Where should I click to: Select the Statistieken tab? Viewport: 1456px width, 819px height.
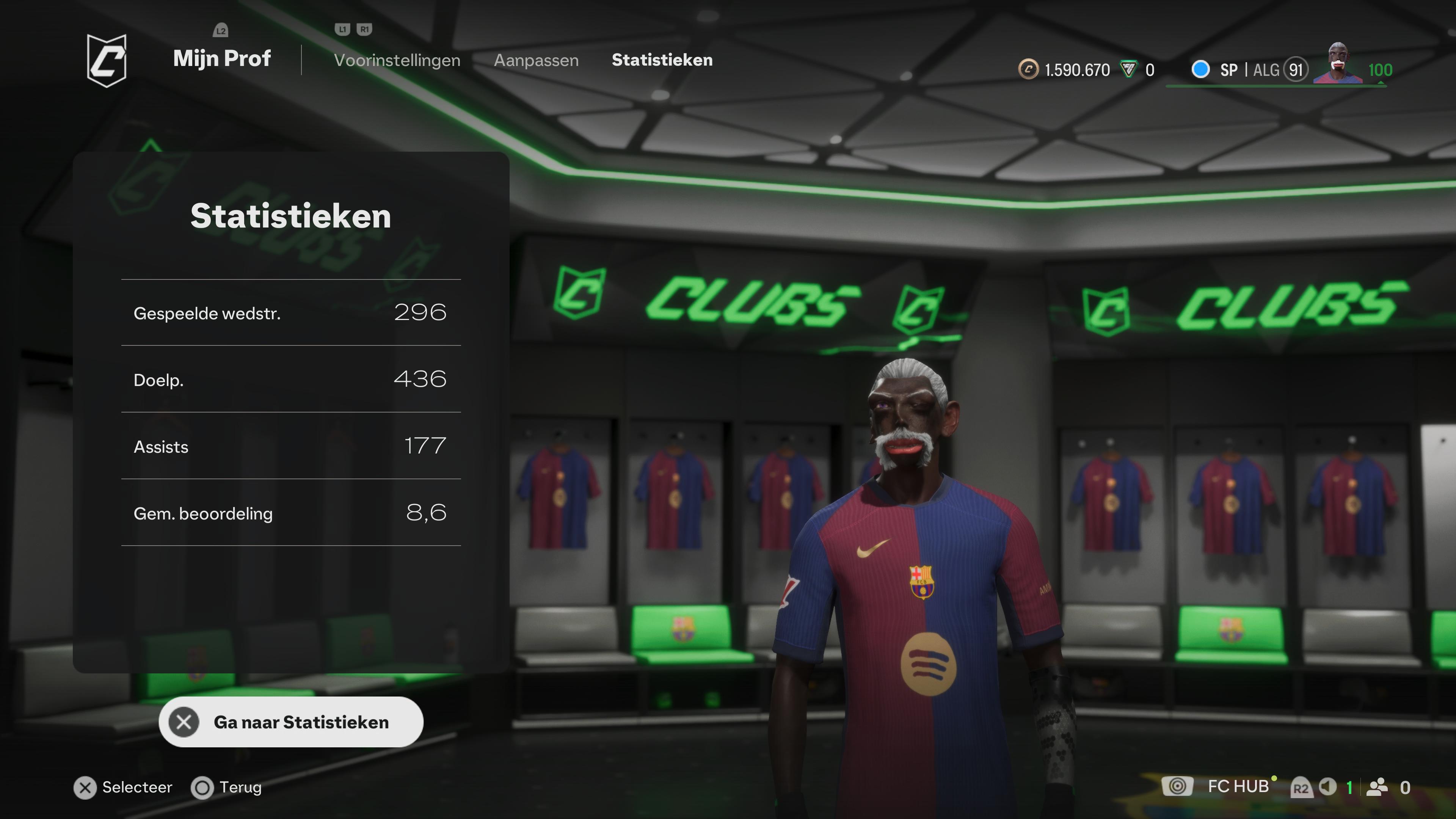click(662, 60)
